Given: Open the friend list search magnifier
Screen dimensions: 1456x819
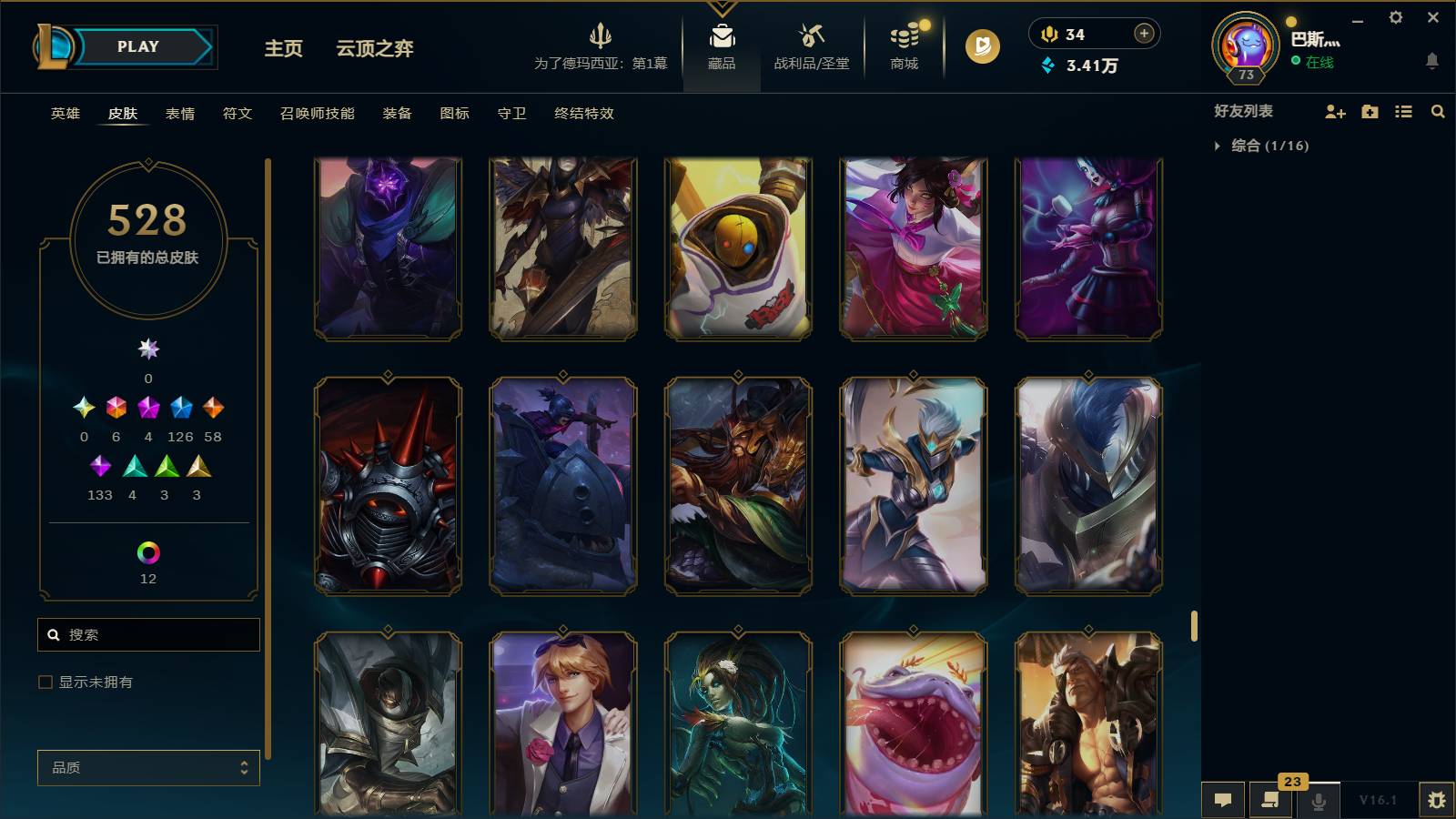Looking at the screenshot, I should coord(1438,111).
